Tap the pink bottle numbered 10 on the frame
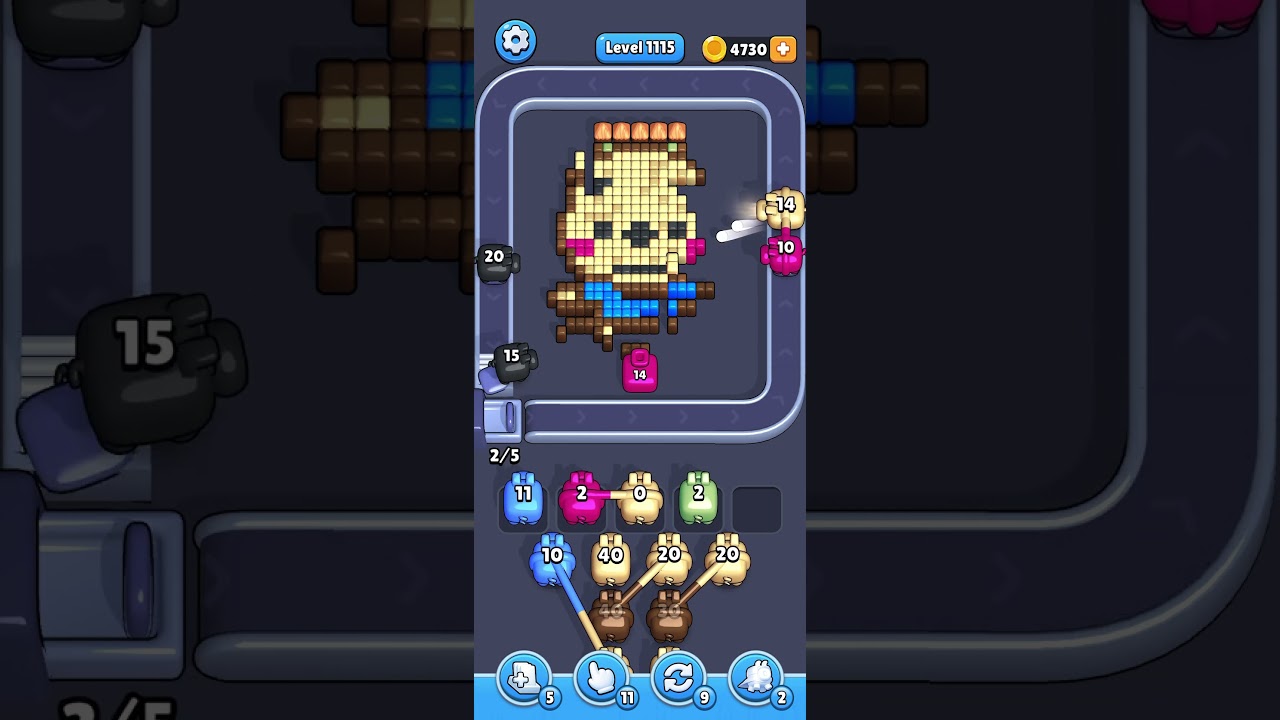Viewport: 1280px width, 720px height. click(785, 249)
